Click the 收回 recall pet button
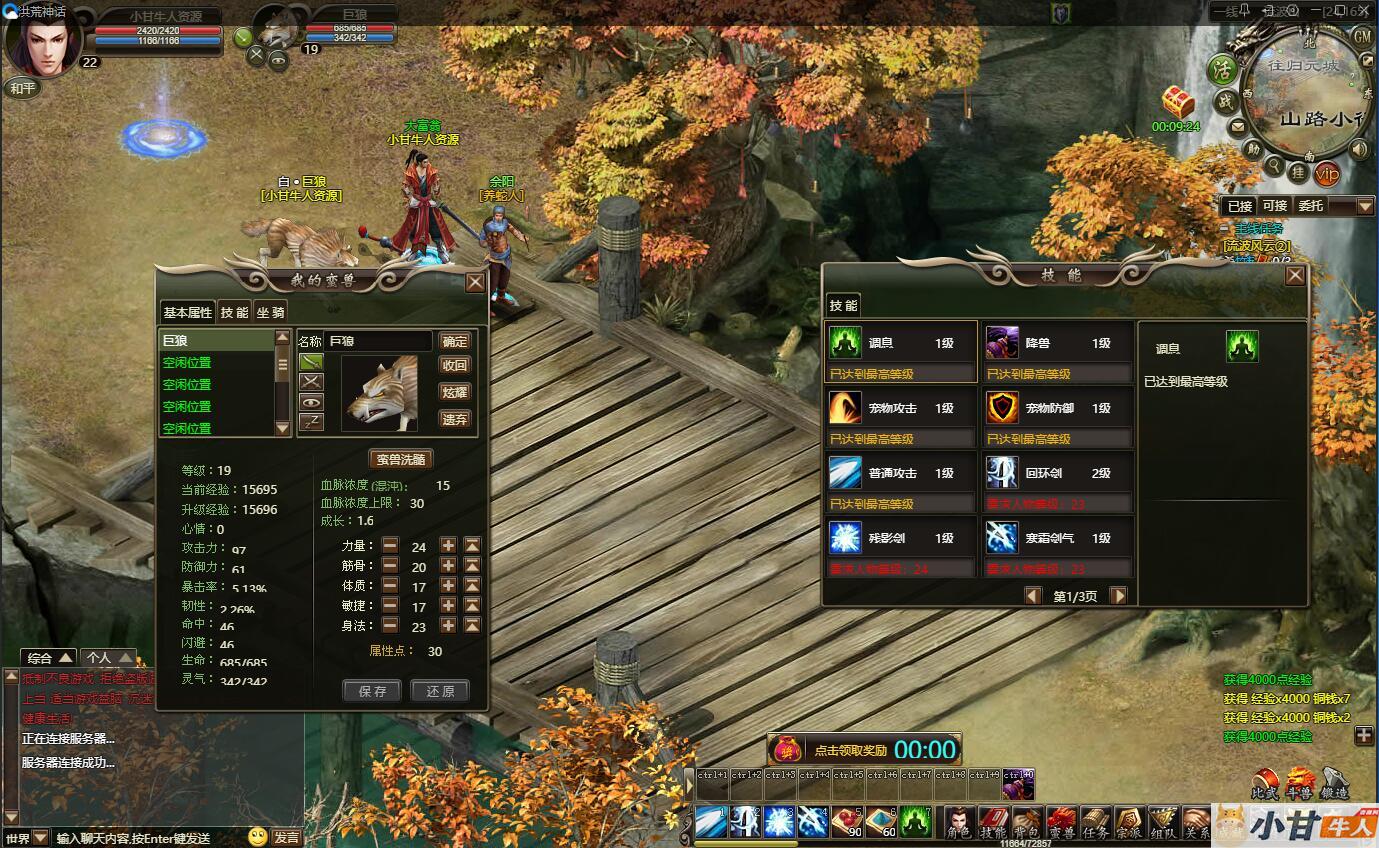Screen dimensions: 1379x848 (x=455, y=366)
